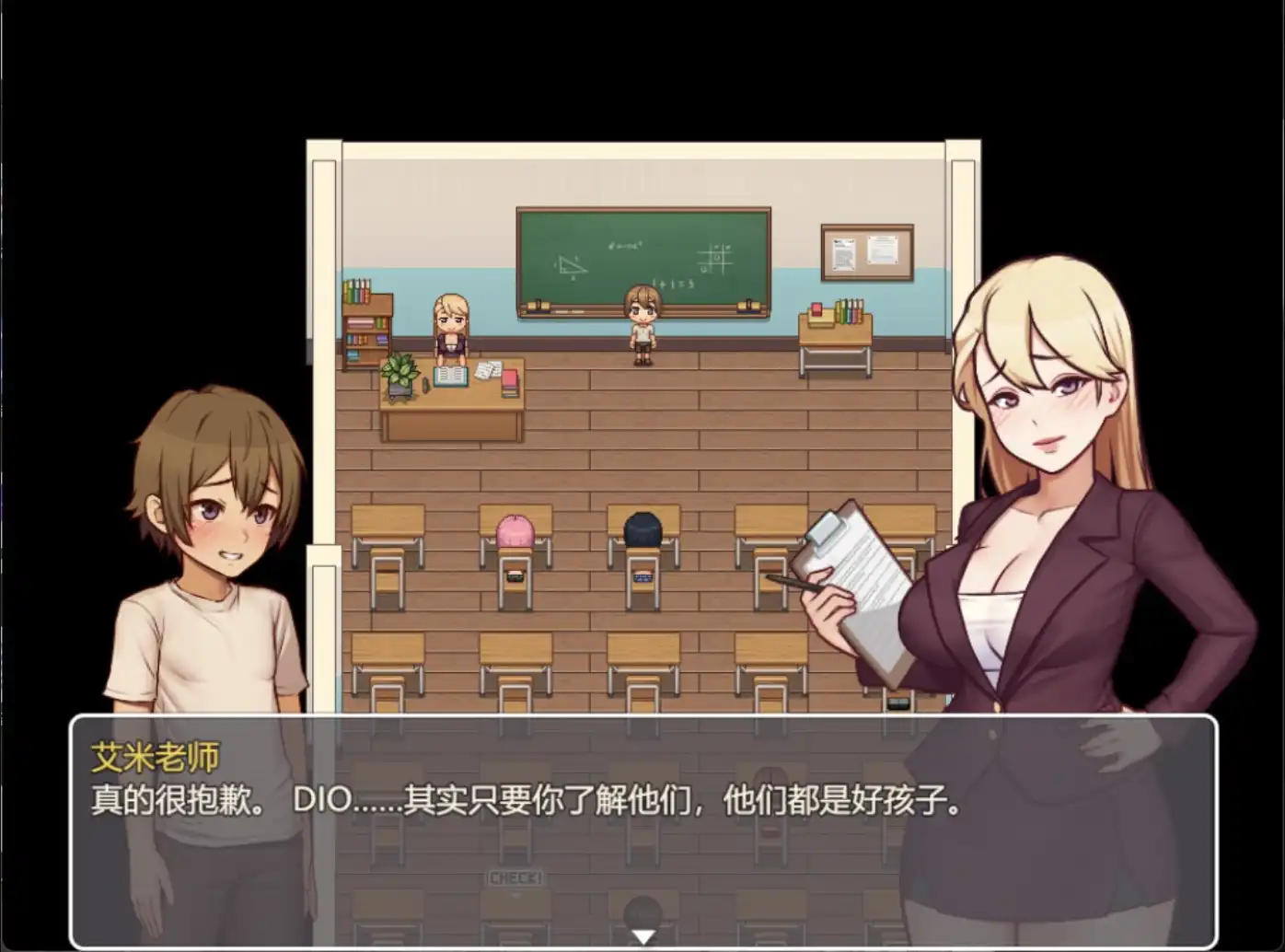Click the black backpack on the student desk
Viewport: 1285px width, 952px height.
(x=642, y=531)
